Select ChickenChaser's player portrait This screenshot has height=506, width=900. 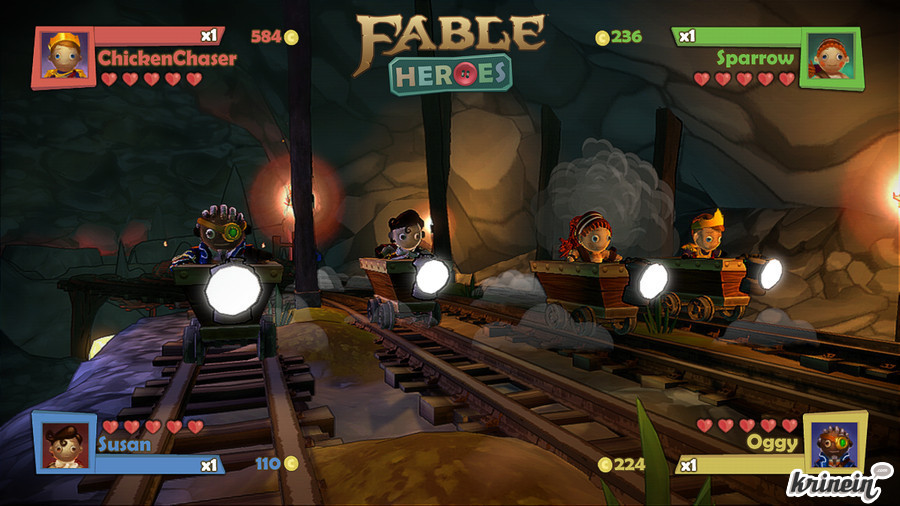(64, 57)
